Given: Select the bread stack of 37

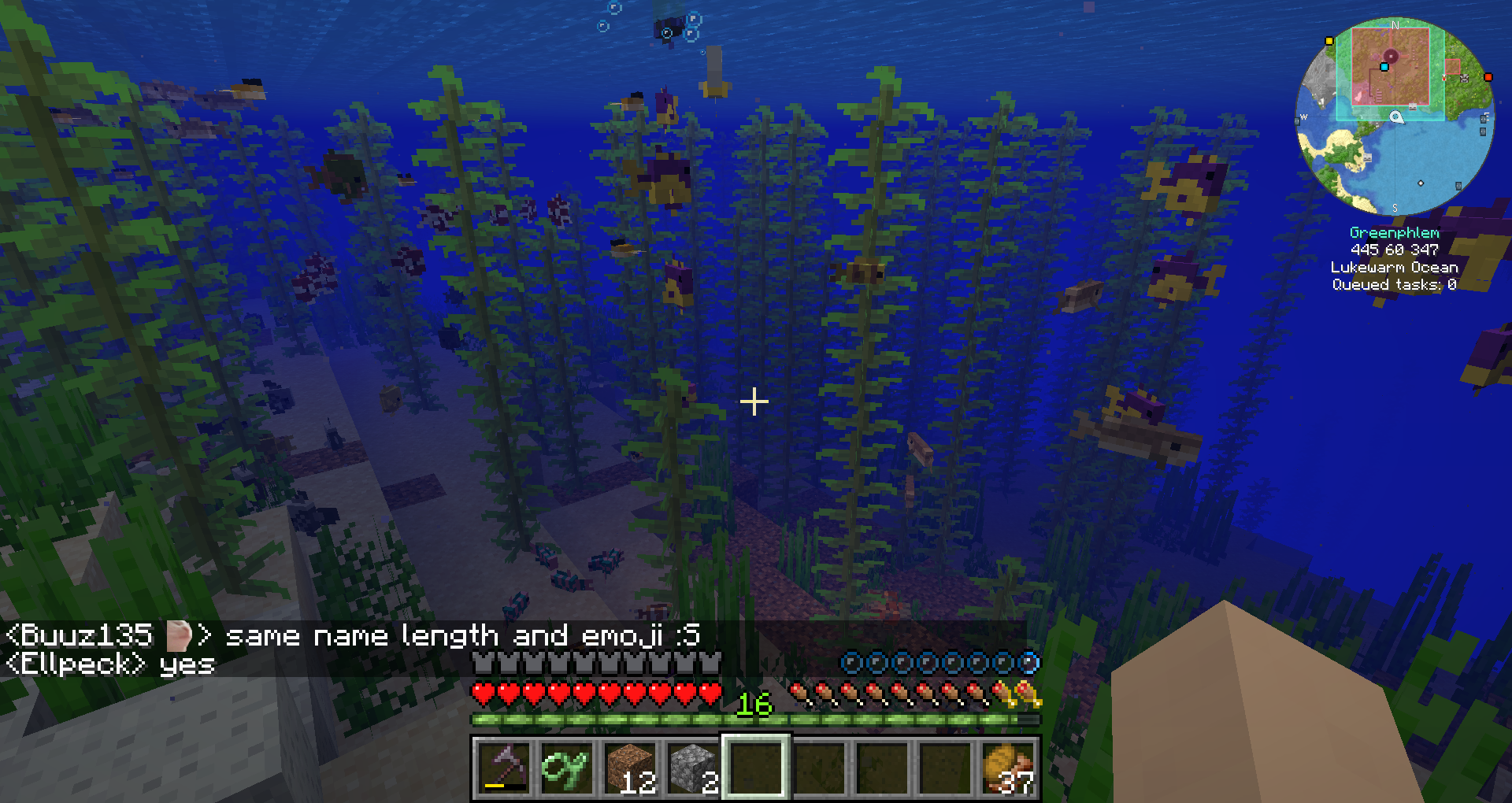Looking at the screenshot, I should point(1010,767).
